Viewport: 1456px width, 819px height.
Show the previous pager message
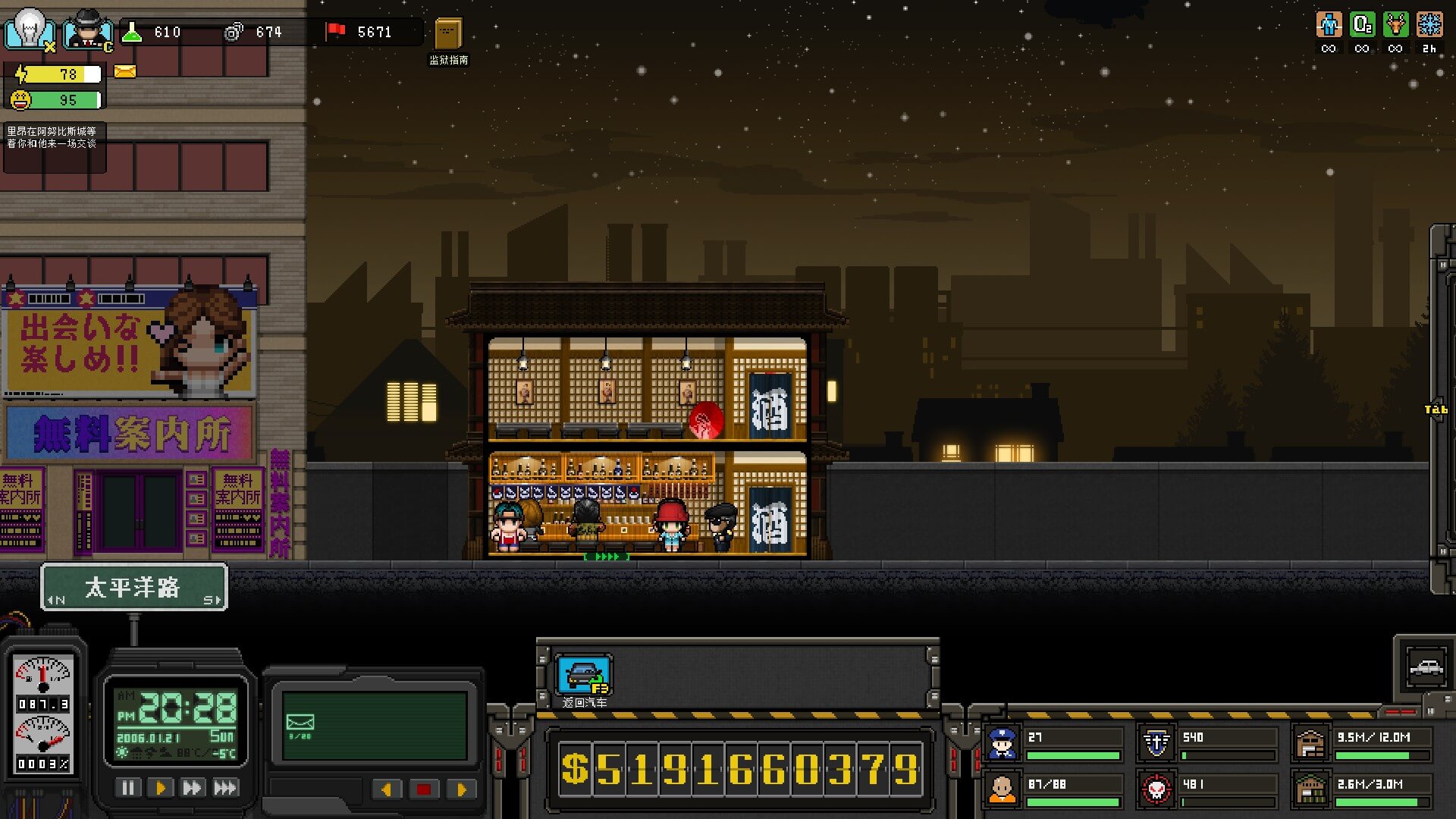(x=387, y=789)
